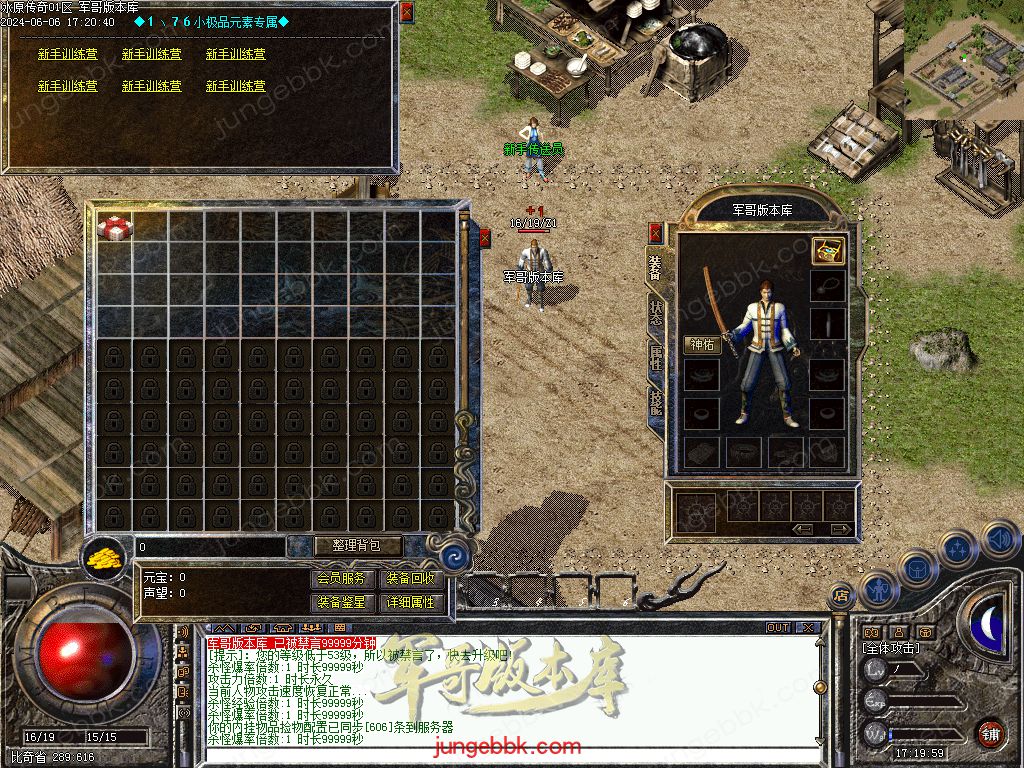The image size is (1024, 768).
Task: Click the 神佑 button beside the character
Action: point(702,345)
